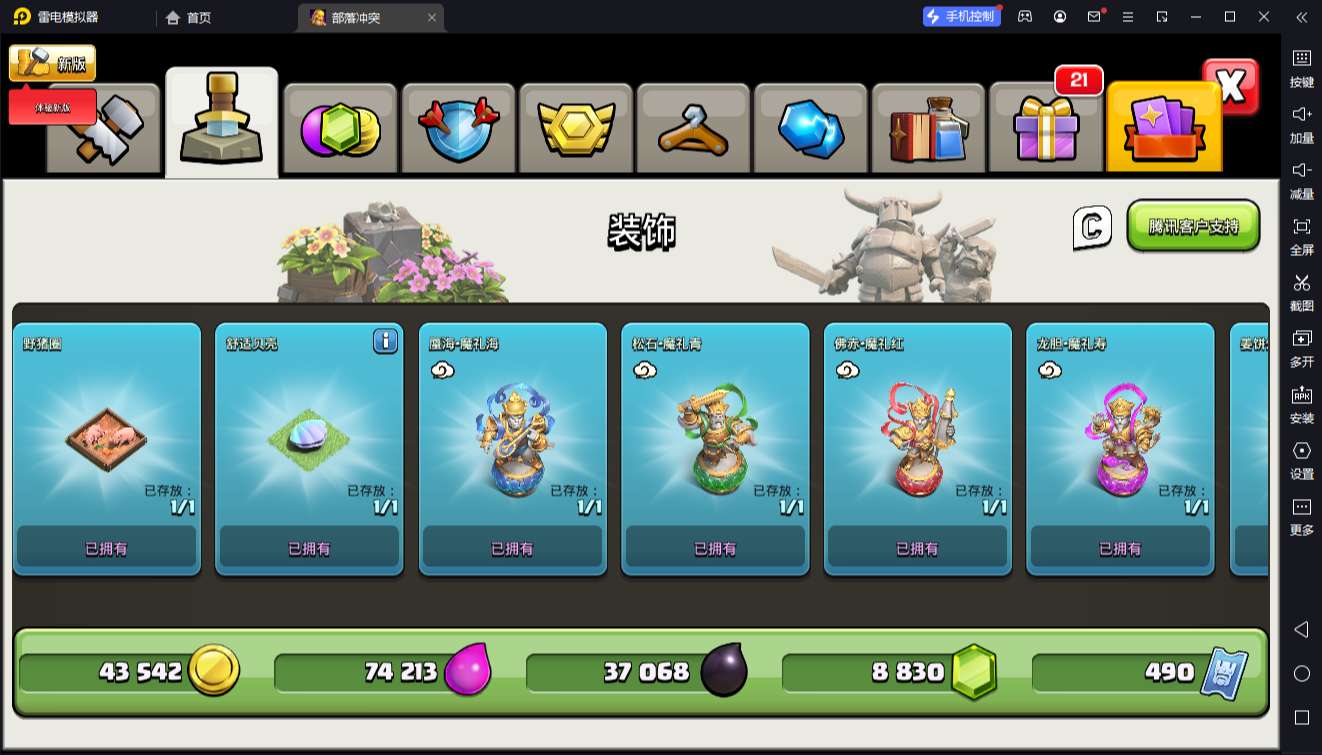Click the 新版 hammer button
The width and height of the screenshot is (1322, 755).
(52, 63)
